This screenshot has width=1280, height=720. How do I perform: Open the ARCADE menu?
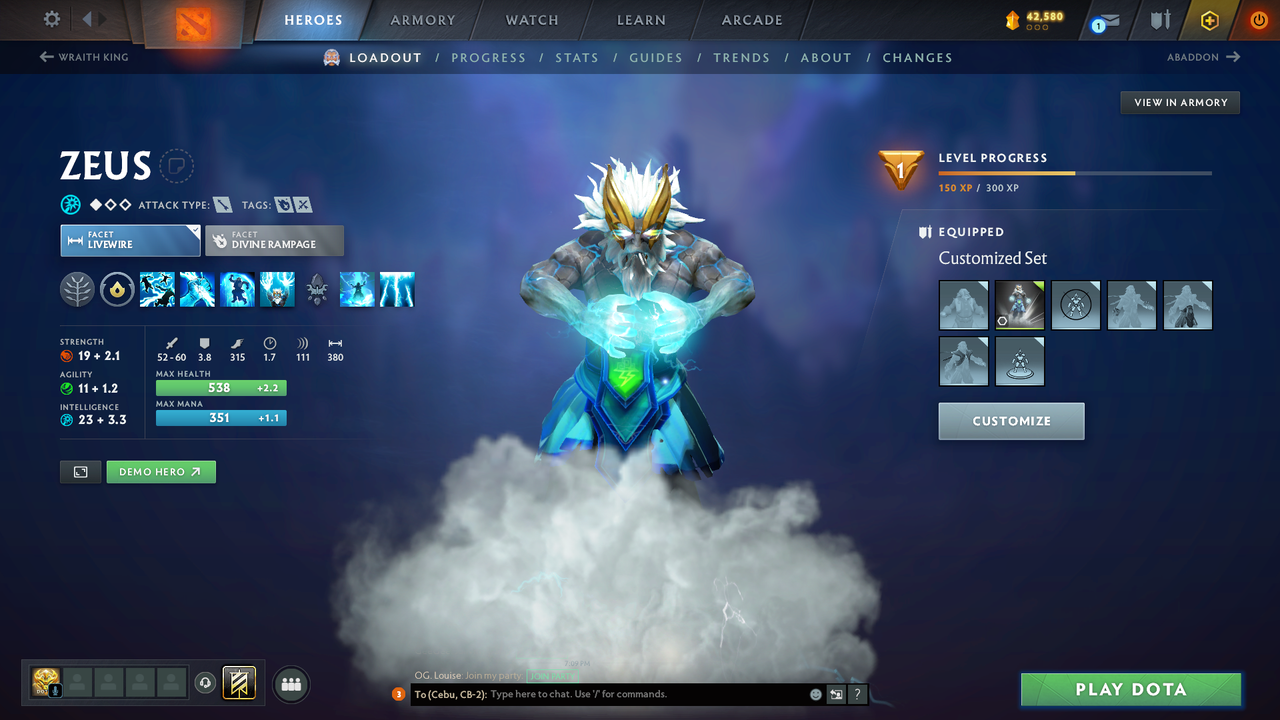click(x=751, y=20)
